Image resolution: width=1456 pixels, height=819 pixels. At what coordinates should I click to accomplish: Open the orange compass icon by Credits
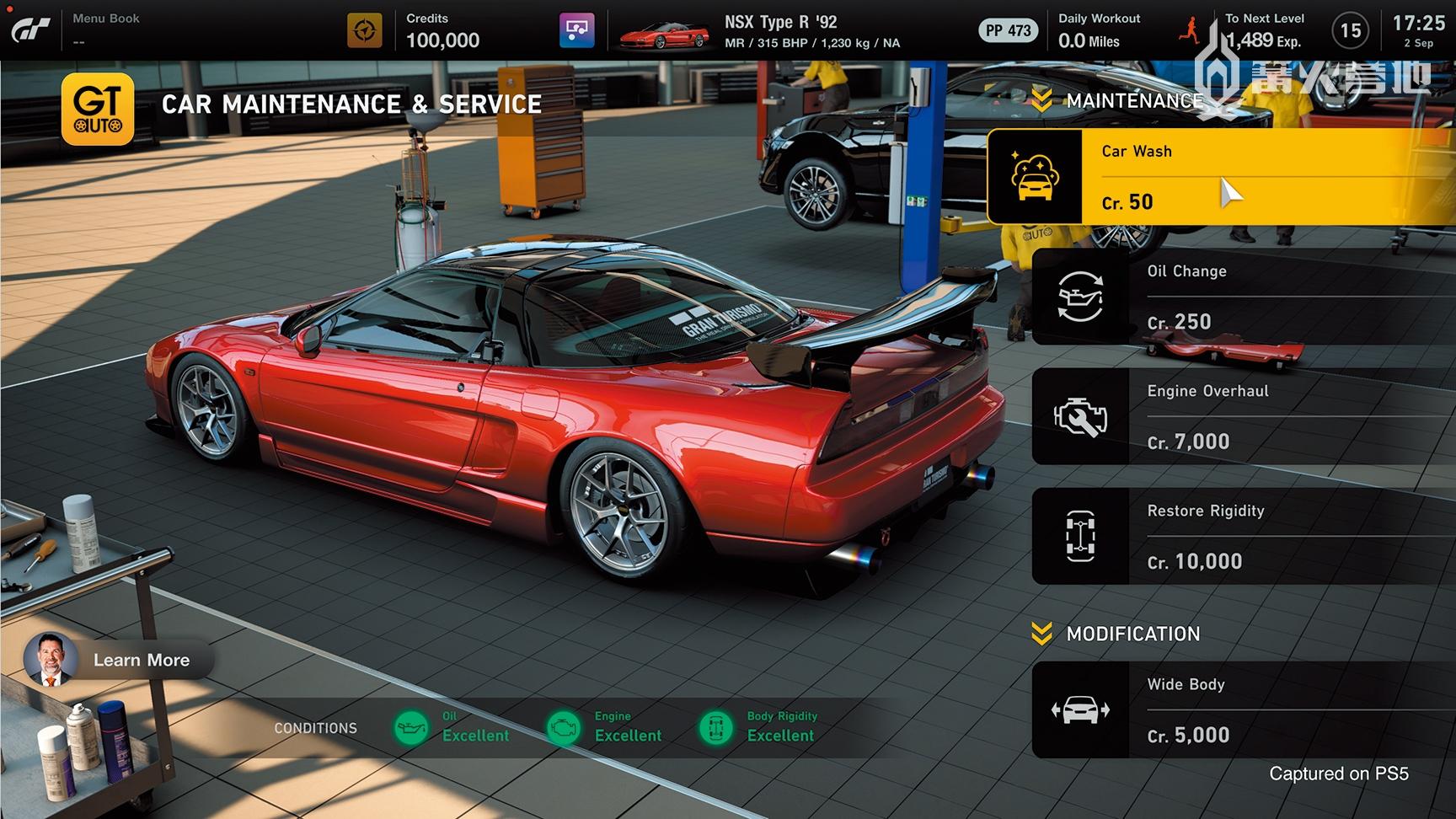(x=365, y=30)
